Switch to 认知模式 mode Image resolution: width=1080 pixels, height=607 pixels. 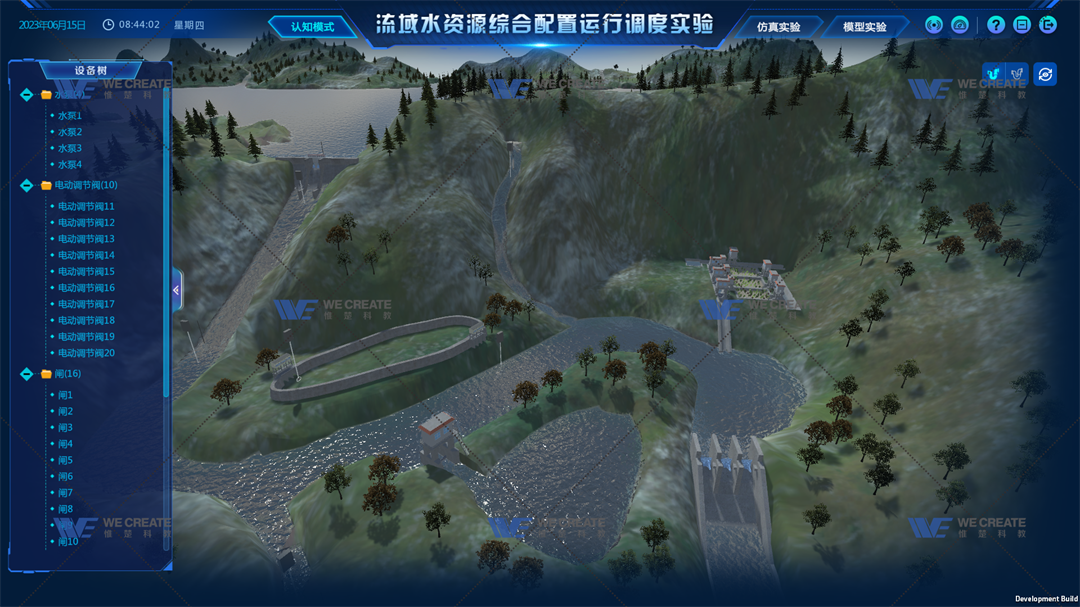(313, 27)
